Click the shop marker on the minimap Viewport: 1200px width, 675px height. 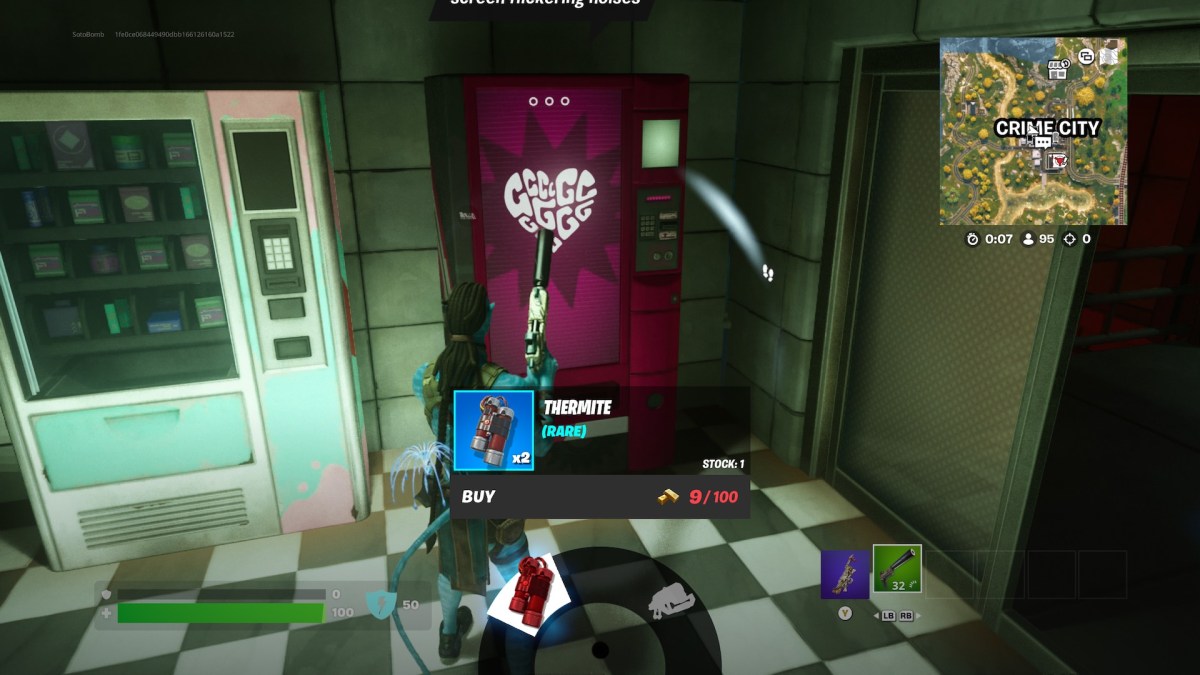click(1056, 69)
